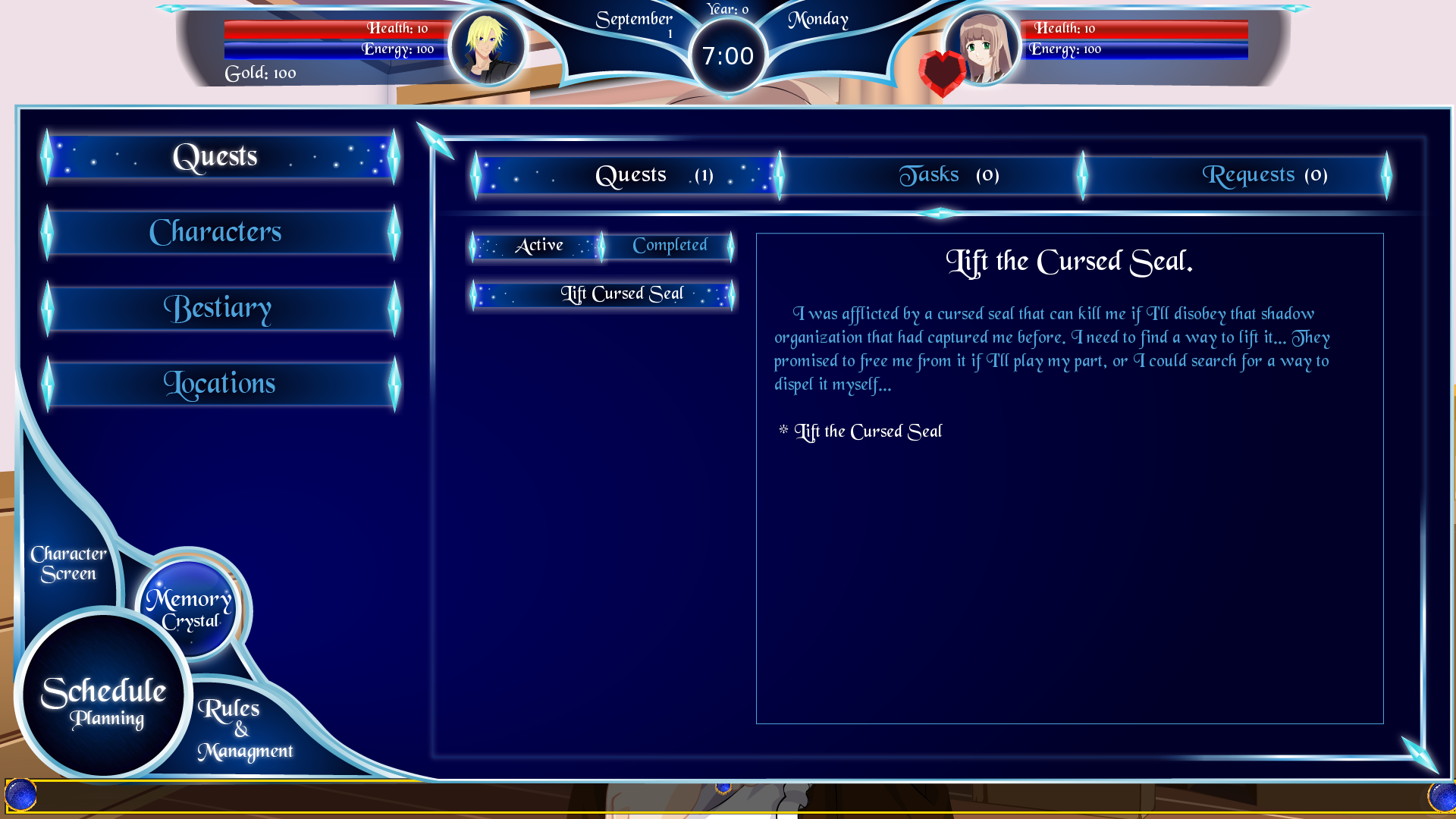Select the Lift Cursed Seal quest entry

tap(622, 293)
